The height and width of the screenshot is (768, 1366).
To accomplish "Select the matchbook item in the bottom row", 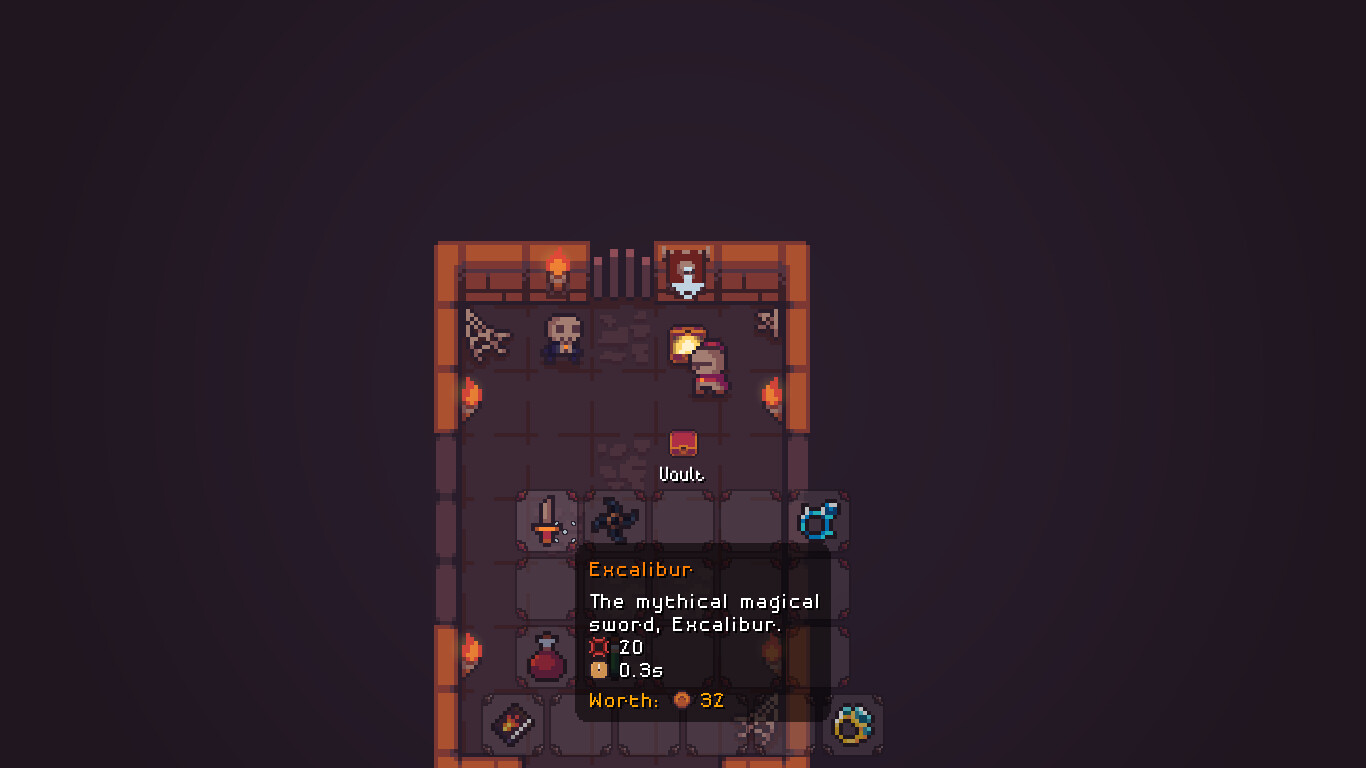I will point(512,723).
